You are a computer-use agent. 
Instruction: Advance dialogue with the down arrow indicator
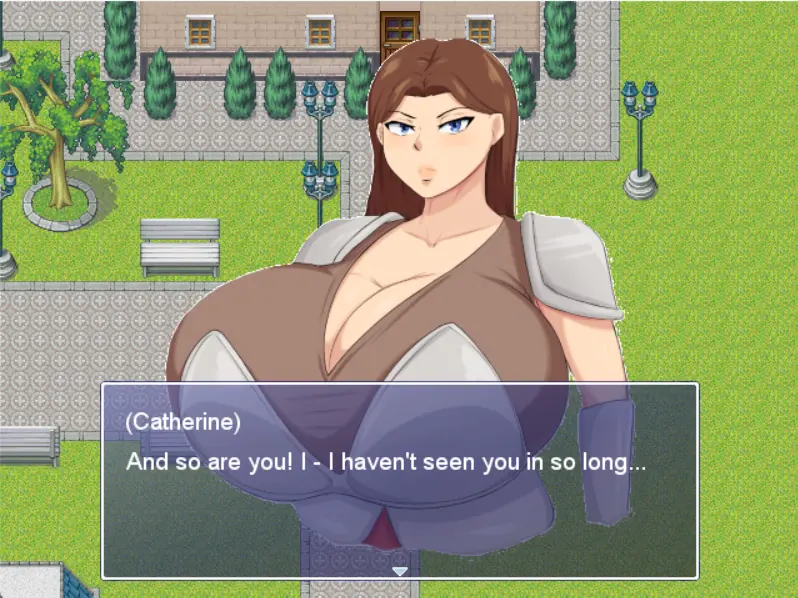[x=400, y=571]
